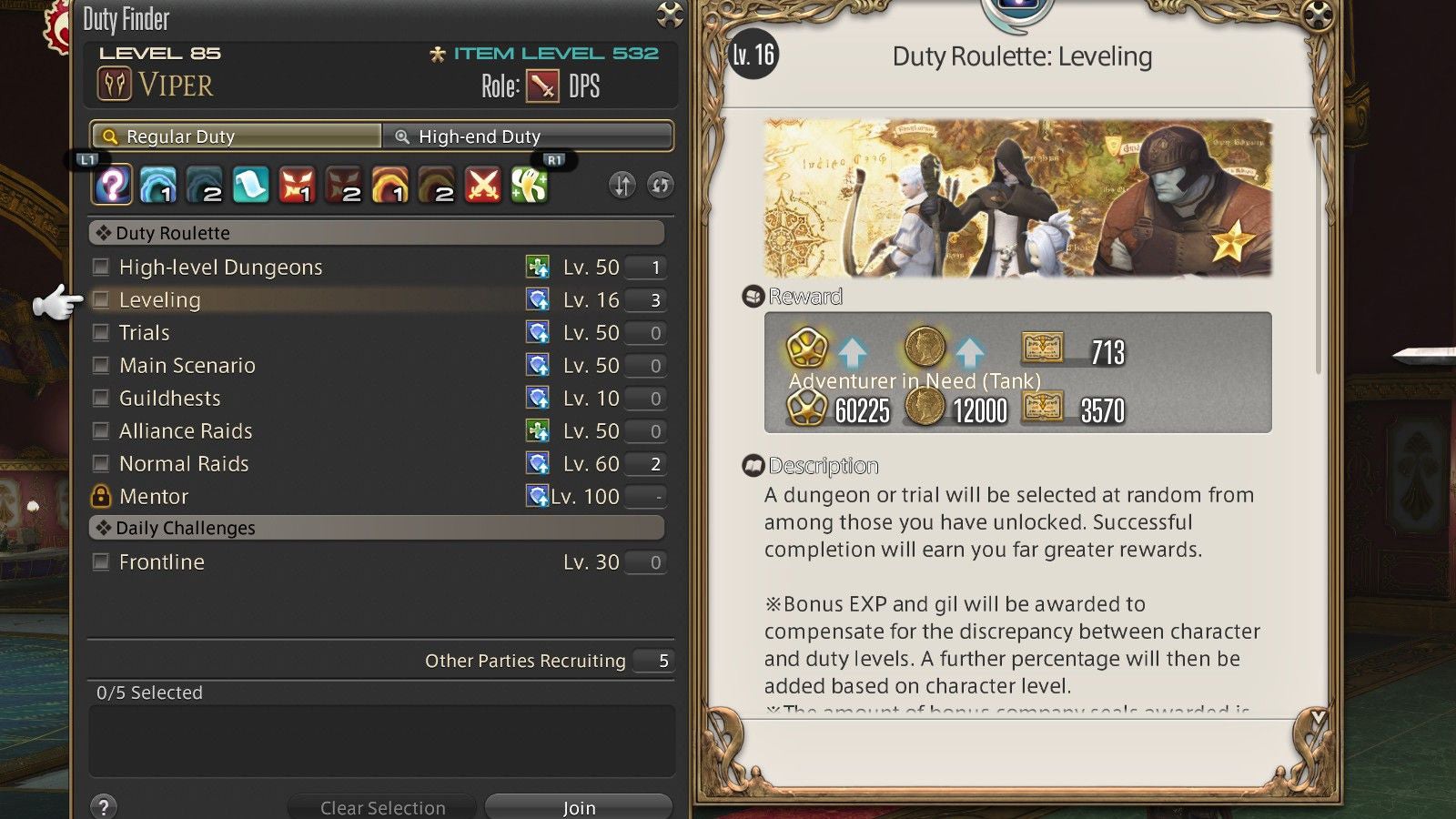
Task: Click the locked Mentor roulette padlock entry
Action: pyautogui.click(x=100, y=496)
